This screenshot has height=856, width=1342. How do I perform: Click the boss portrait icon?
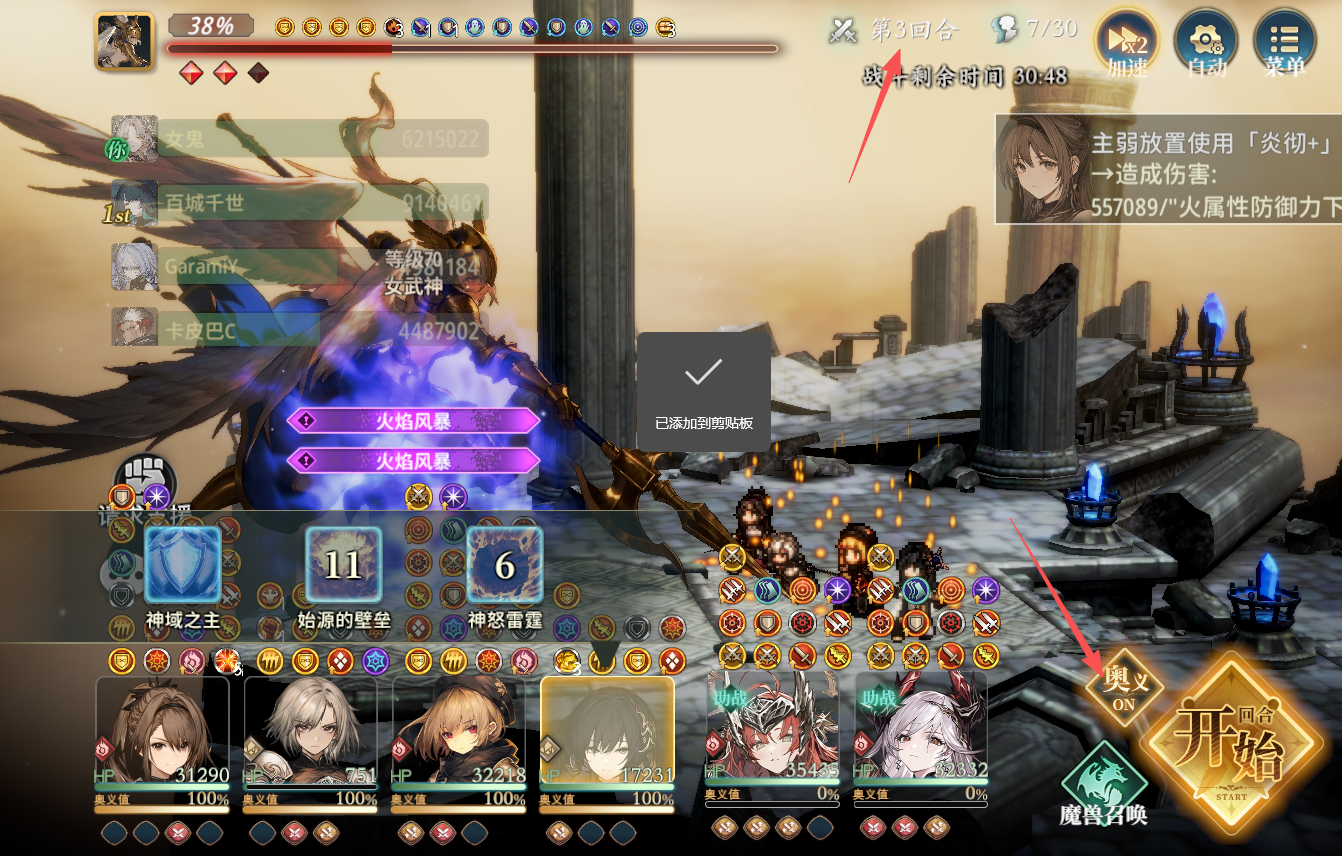[124, 42]
